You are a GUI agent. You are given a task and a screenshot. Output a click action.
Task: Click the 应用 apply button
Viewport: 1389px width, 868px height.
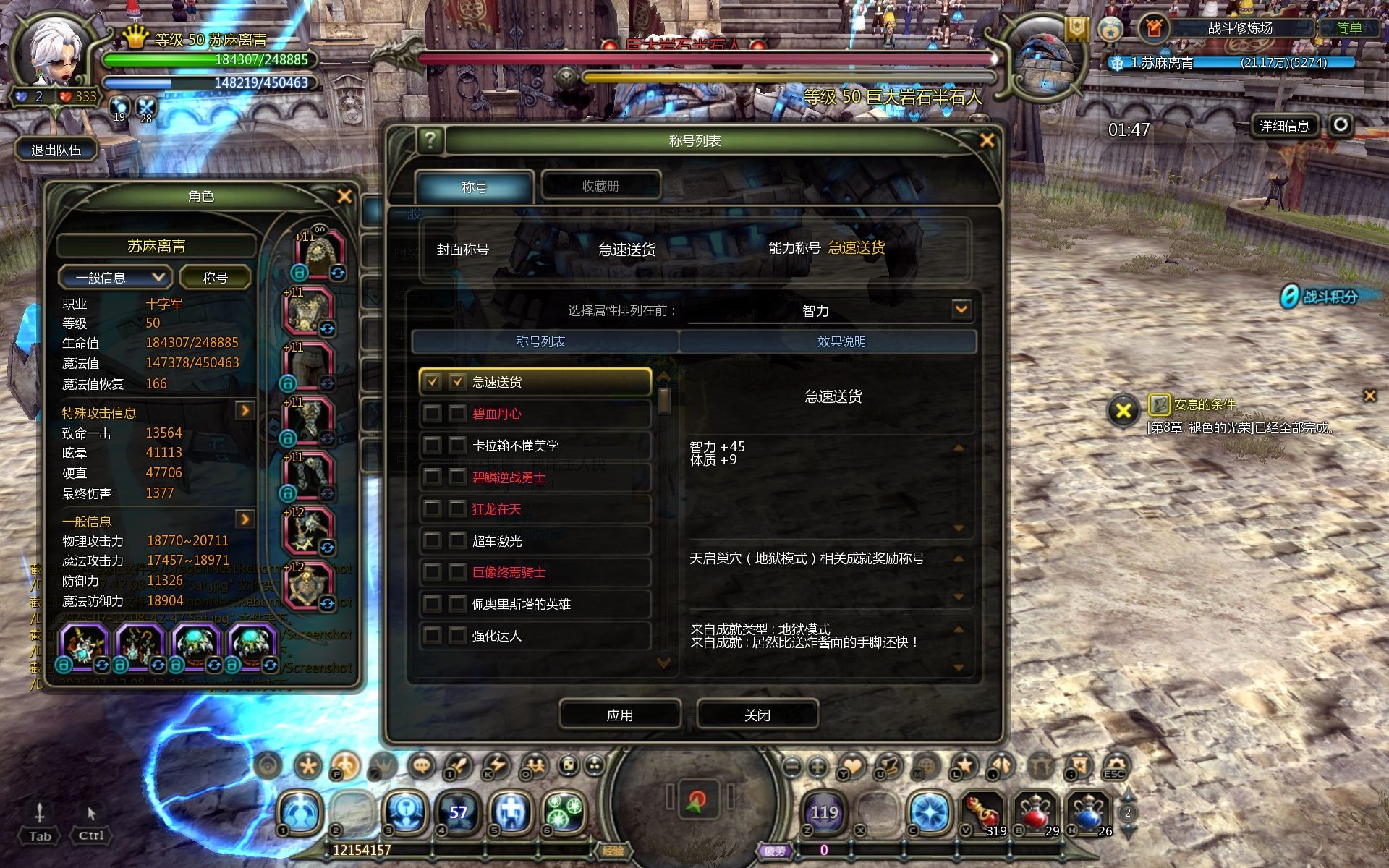[620, 715]
